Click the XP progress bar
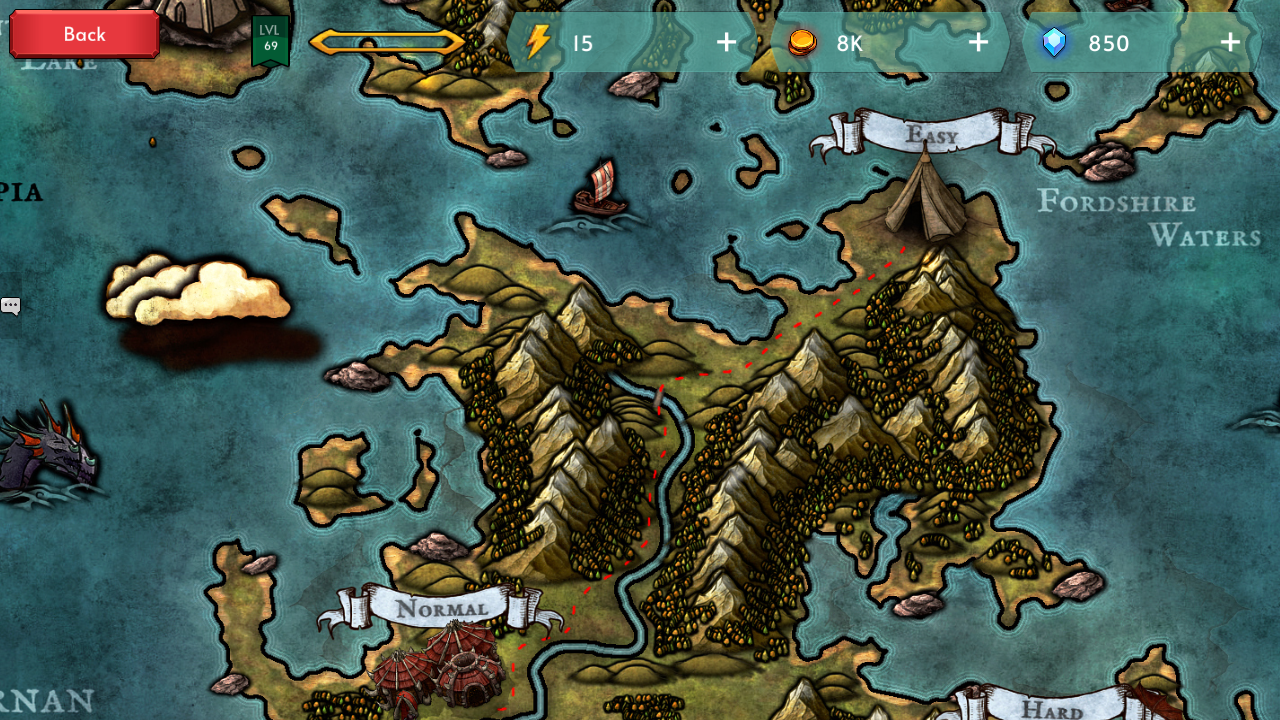1280x720 pixels. [389, 42]
